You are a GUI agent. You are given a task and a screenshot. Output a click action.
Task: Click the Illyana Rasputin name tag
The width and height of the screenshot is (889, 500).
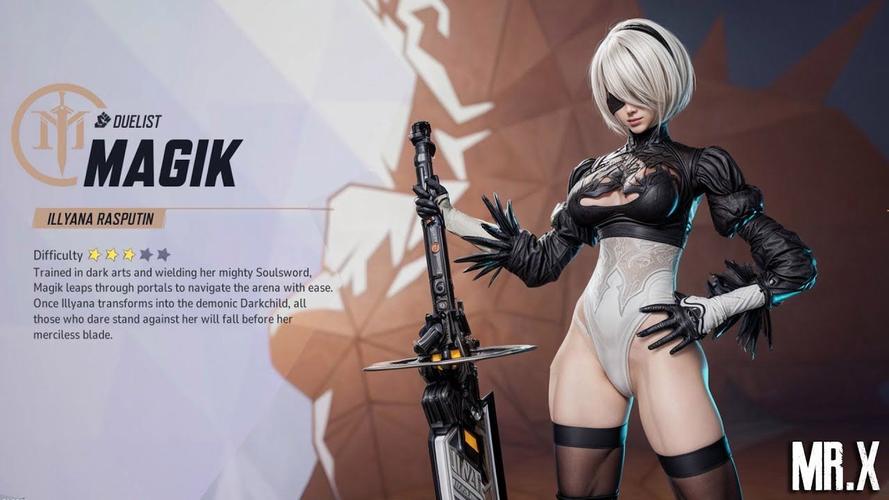98,218
